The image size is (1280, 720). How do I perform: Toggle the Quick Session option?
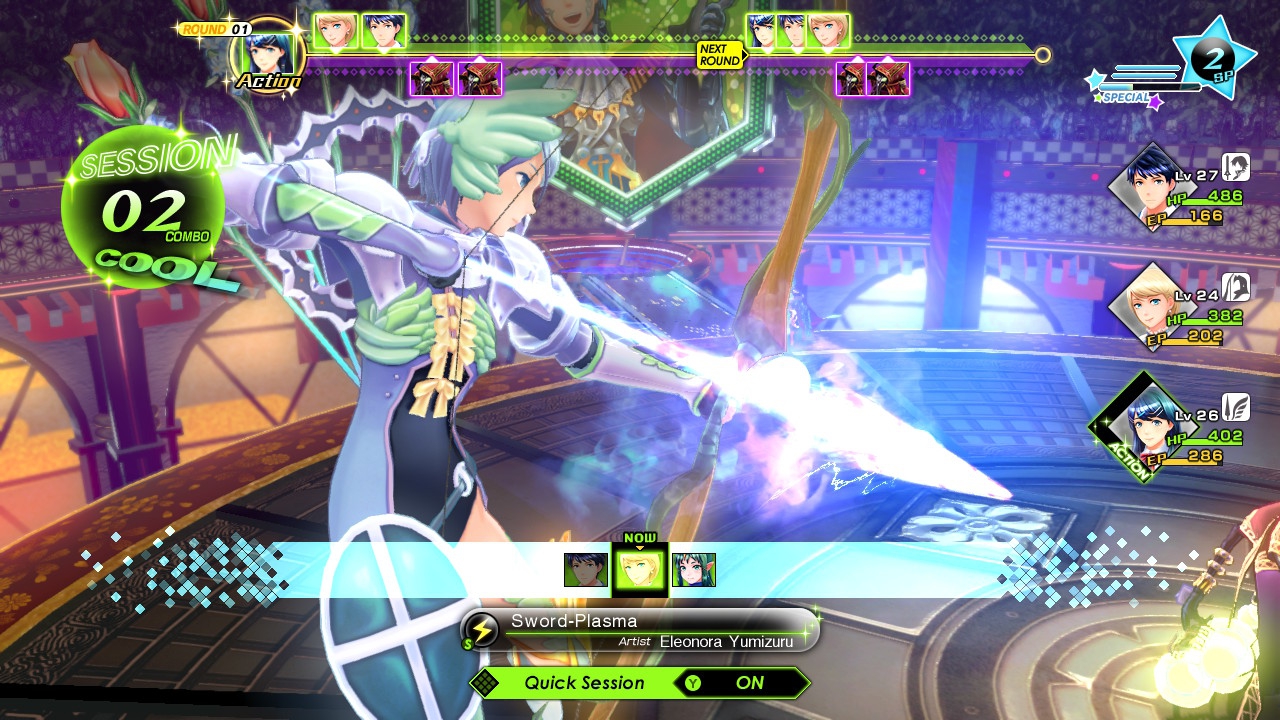click(x=640, y=683)
